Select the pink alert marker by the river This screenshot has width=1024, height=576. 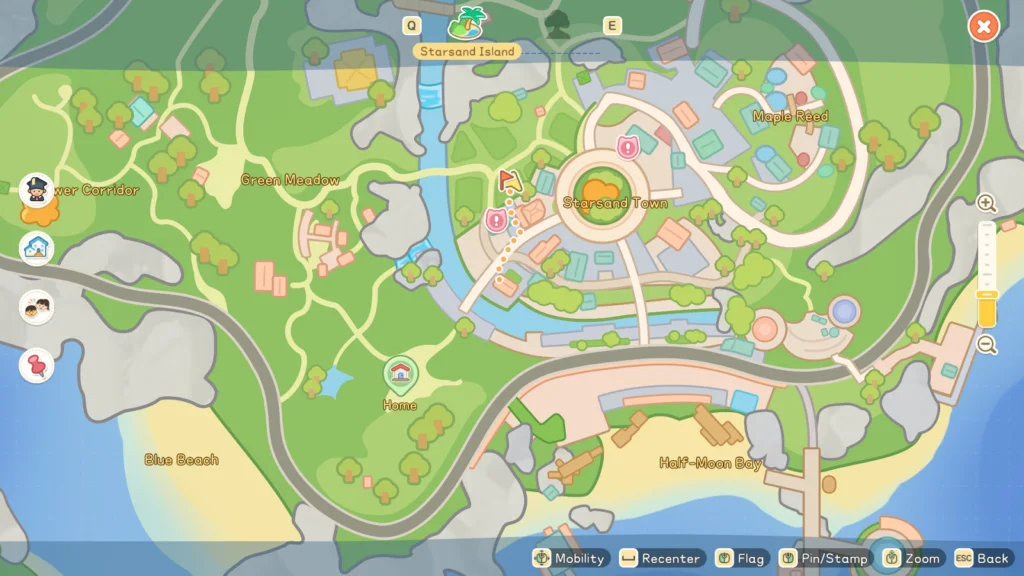[x=496, y=220]
